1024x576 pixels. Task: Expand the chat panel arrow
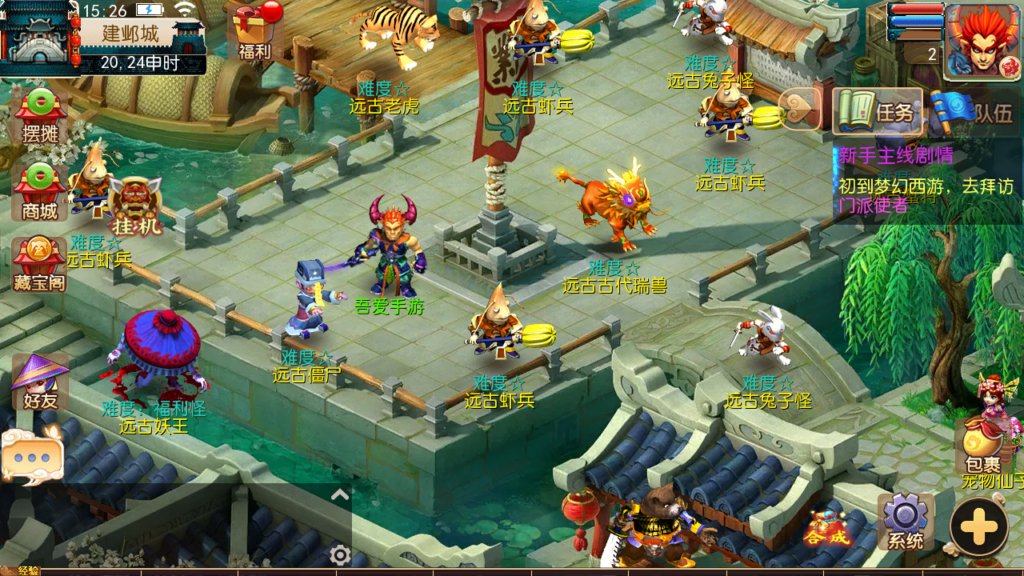[339, 494]
